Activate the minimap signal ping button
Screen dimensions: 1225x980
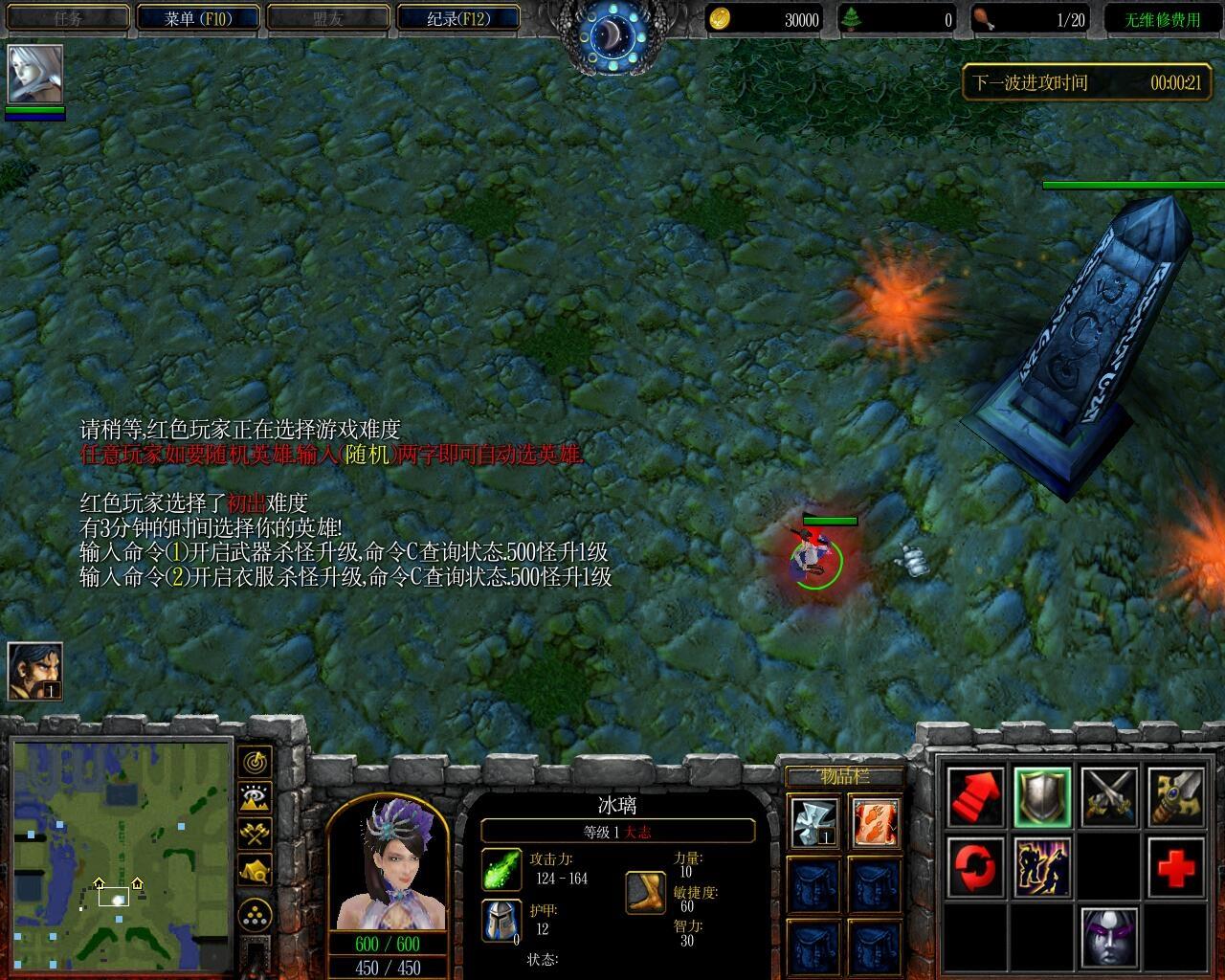click(256, 762)
